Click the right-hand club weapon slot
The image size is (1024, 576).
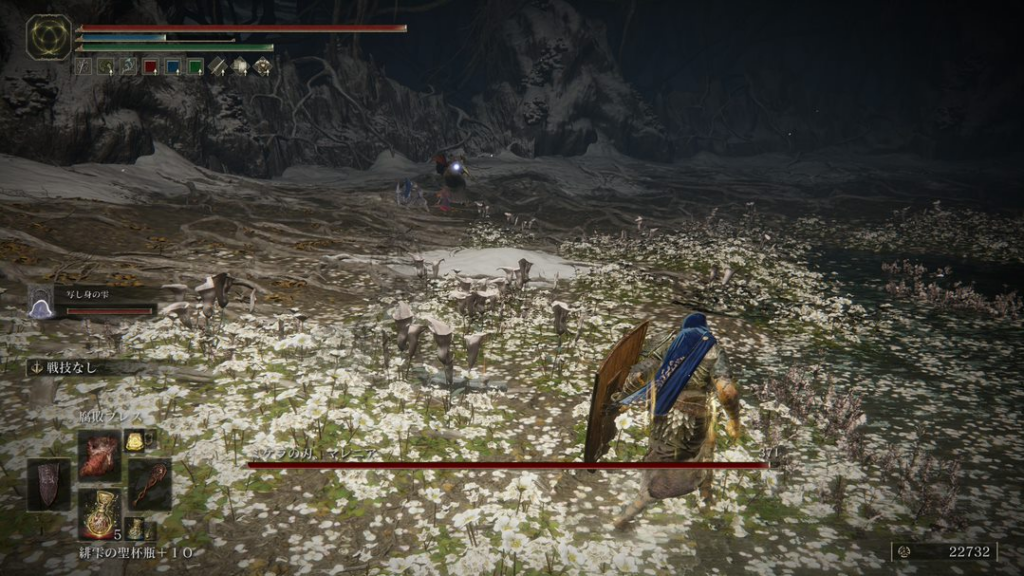tap(149, 484)
